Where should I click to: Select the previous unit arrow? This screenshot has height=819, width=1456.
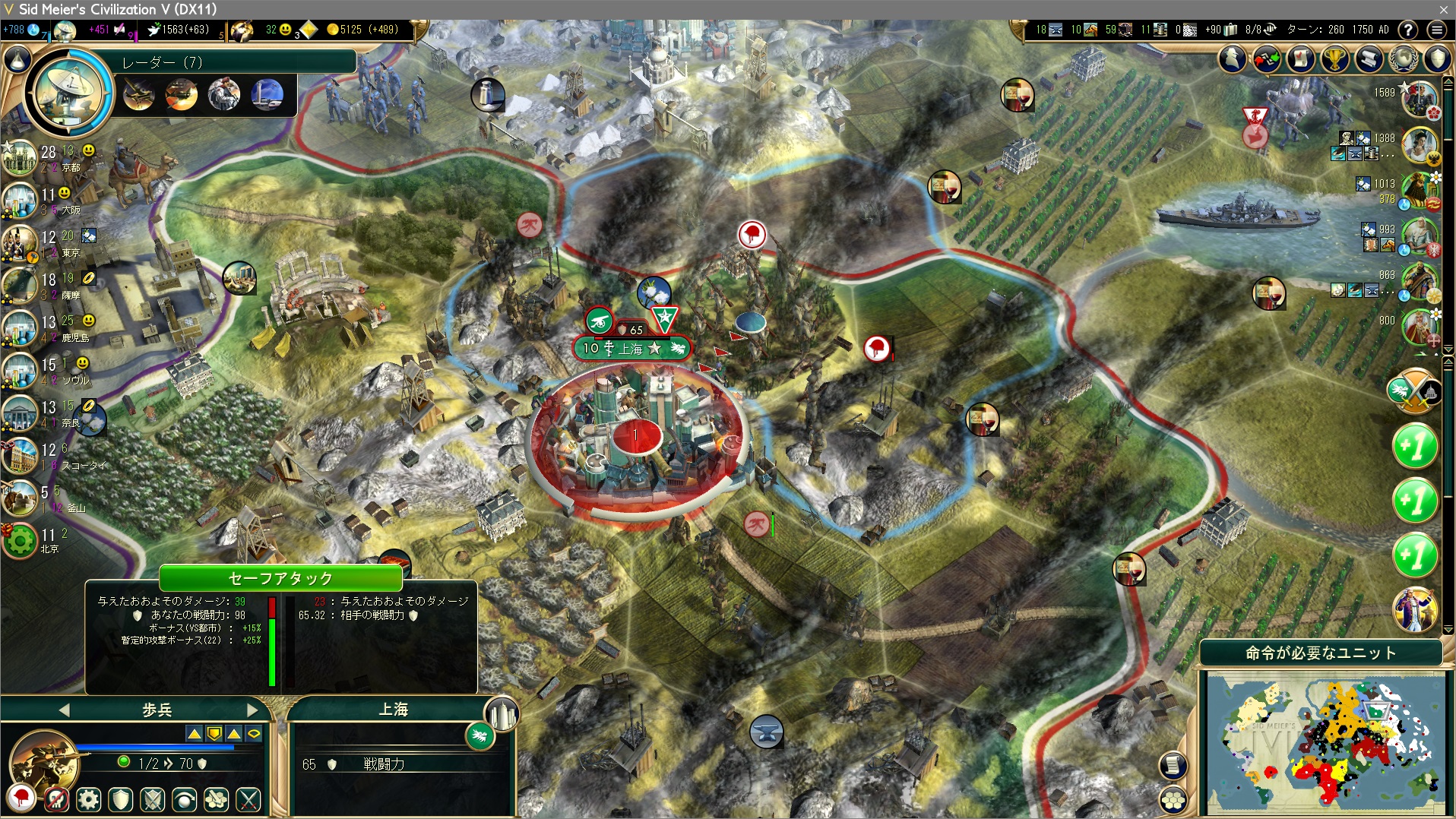[64, 710]
